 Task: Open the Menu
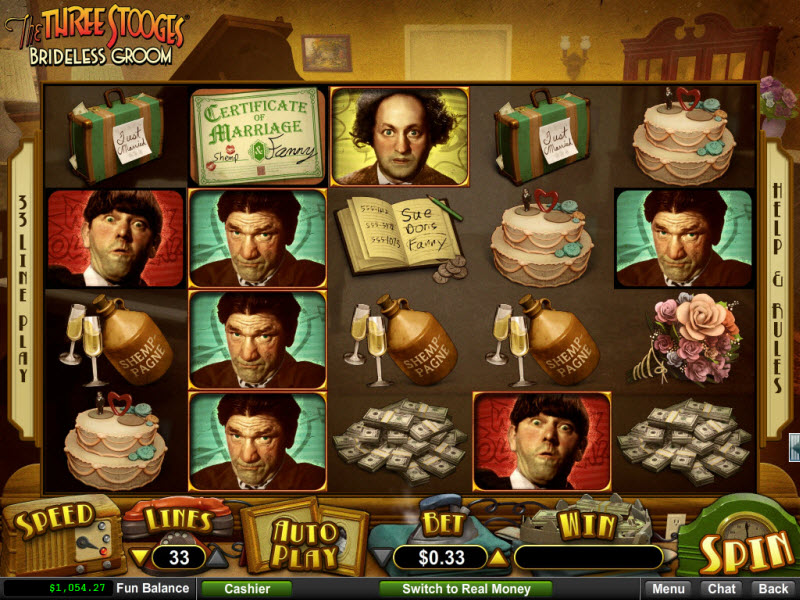coord(669,589)
